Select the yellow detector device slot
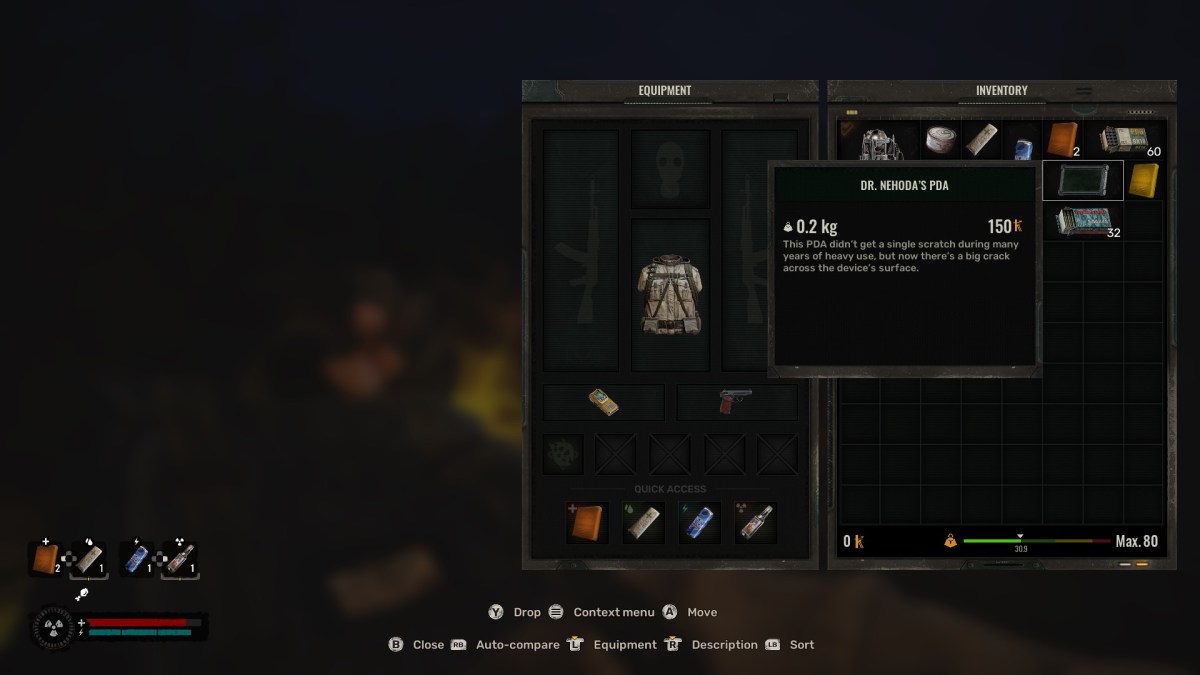Screen dimensions: 1200x675 603,402
